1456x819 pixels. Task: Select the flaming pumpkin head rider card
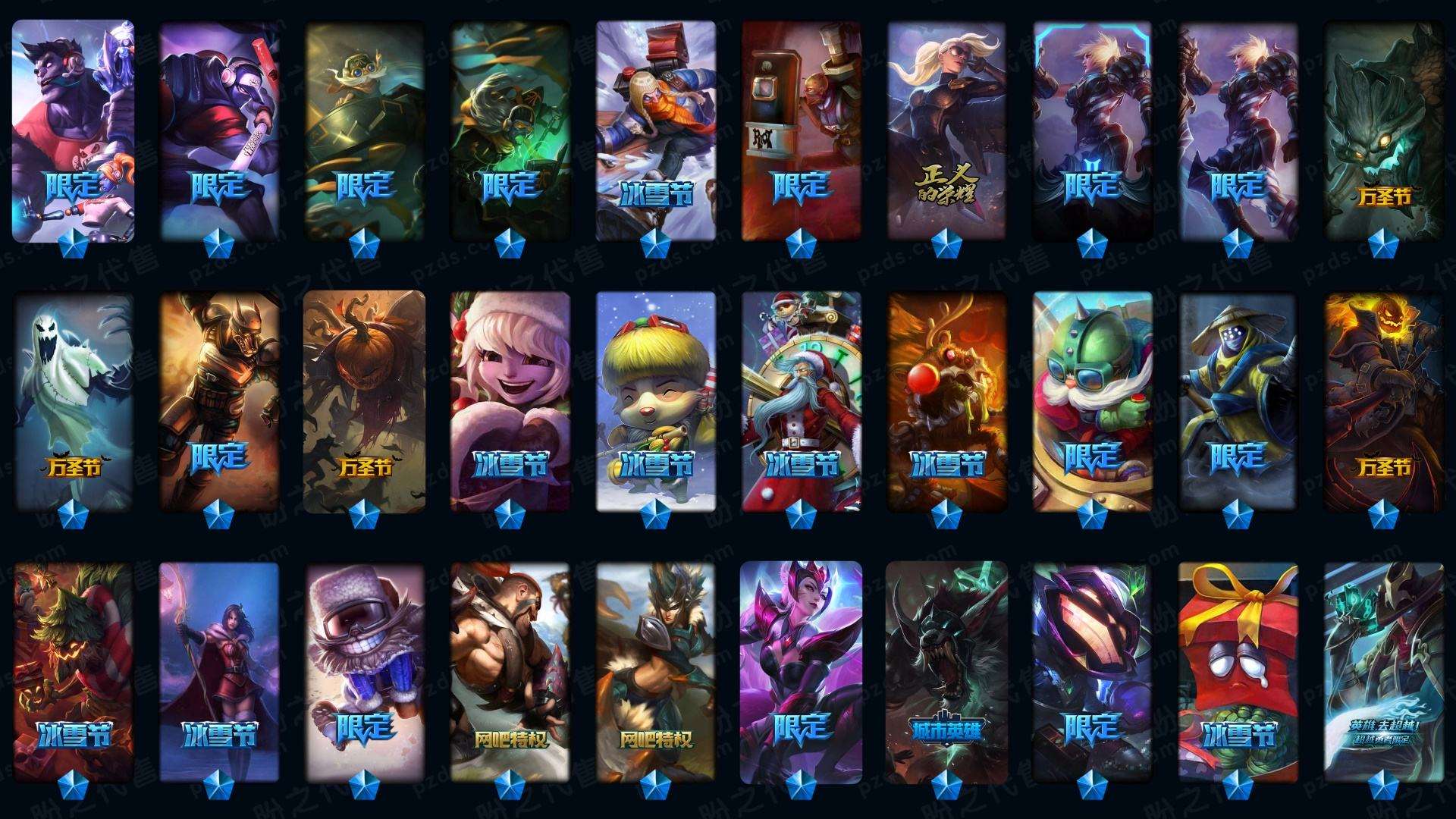tap(1384, 402)
